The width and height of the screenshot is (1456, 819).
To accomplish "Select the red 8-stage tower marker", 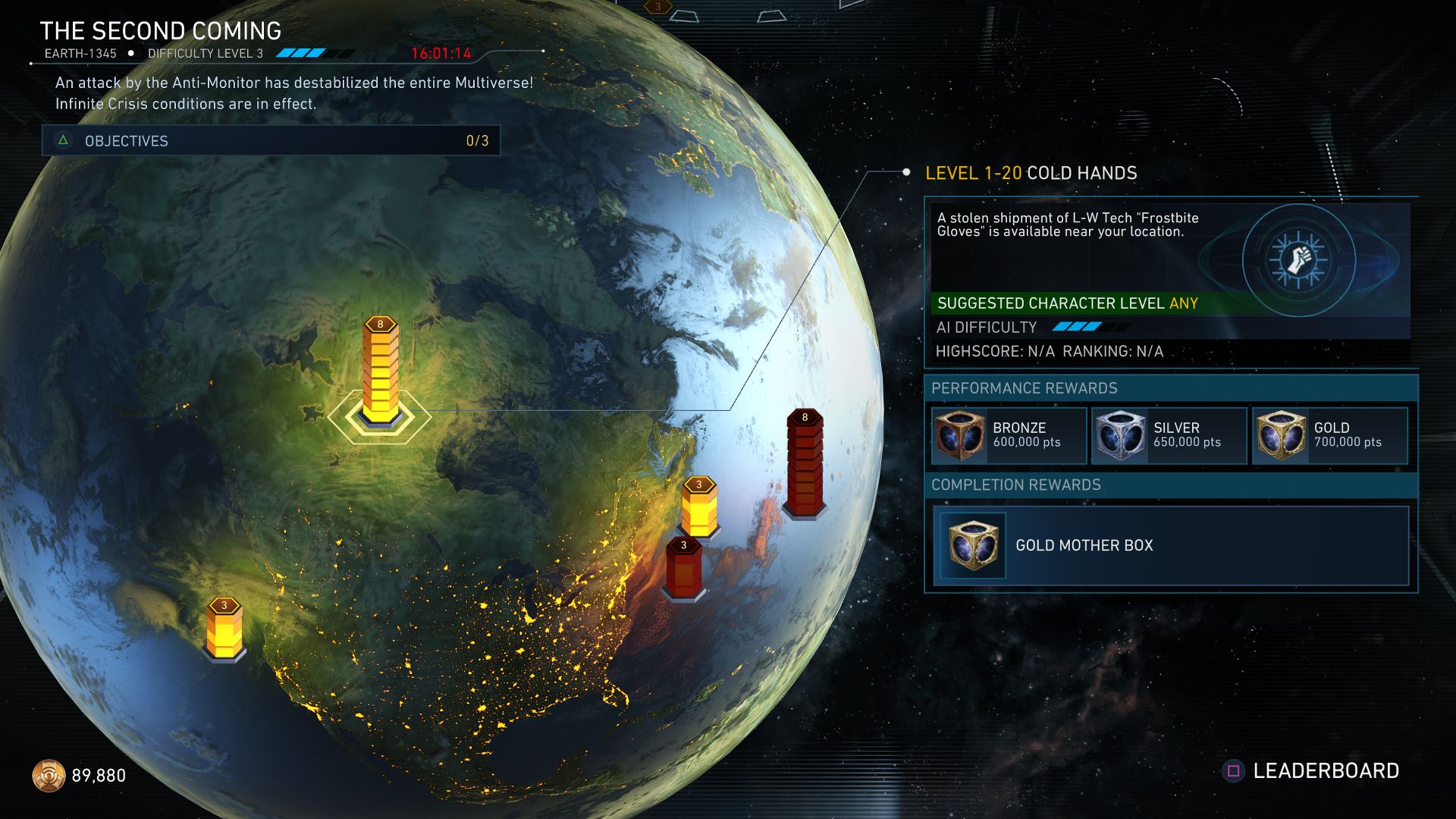I will (805, 463).
